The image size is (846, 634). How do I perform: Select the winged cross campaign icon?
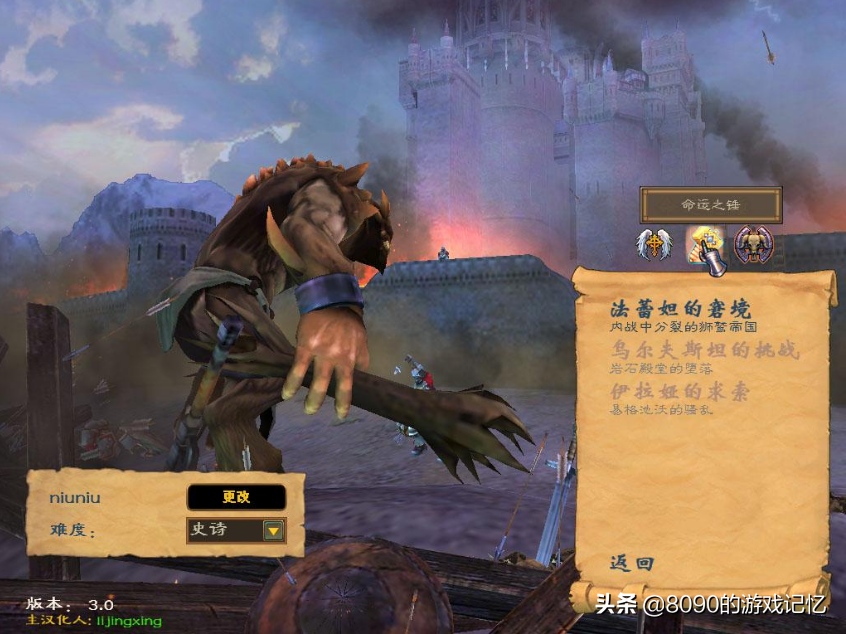click(x=654, y=245)
